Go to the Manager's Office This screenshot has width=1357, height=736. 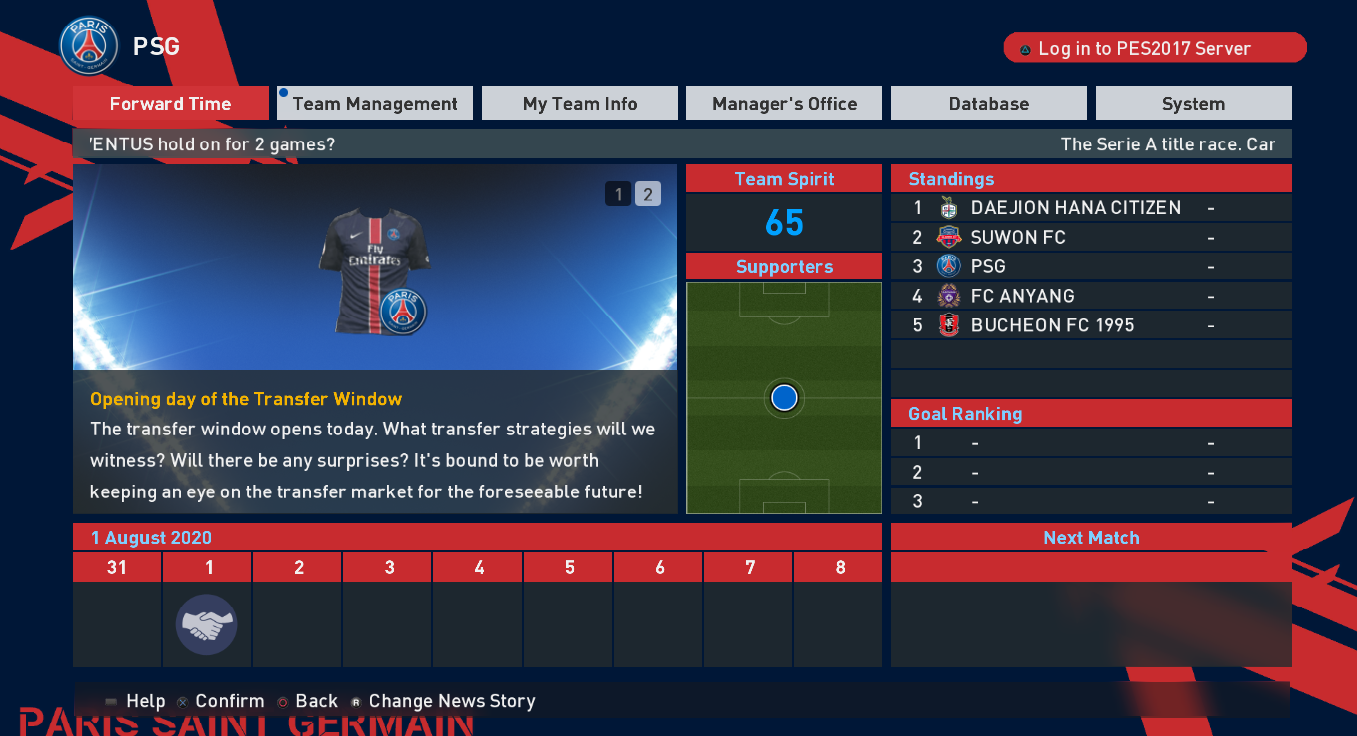coord(784,104)
